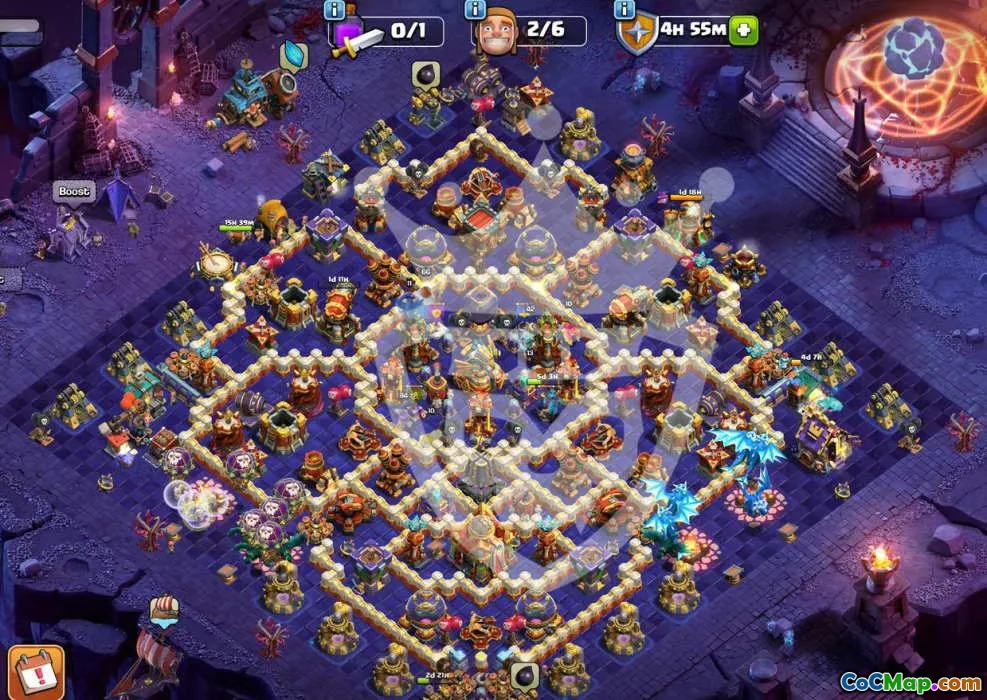Show the shield info button

[x=626, y=10]
